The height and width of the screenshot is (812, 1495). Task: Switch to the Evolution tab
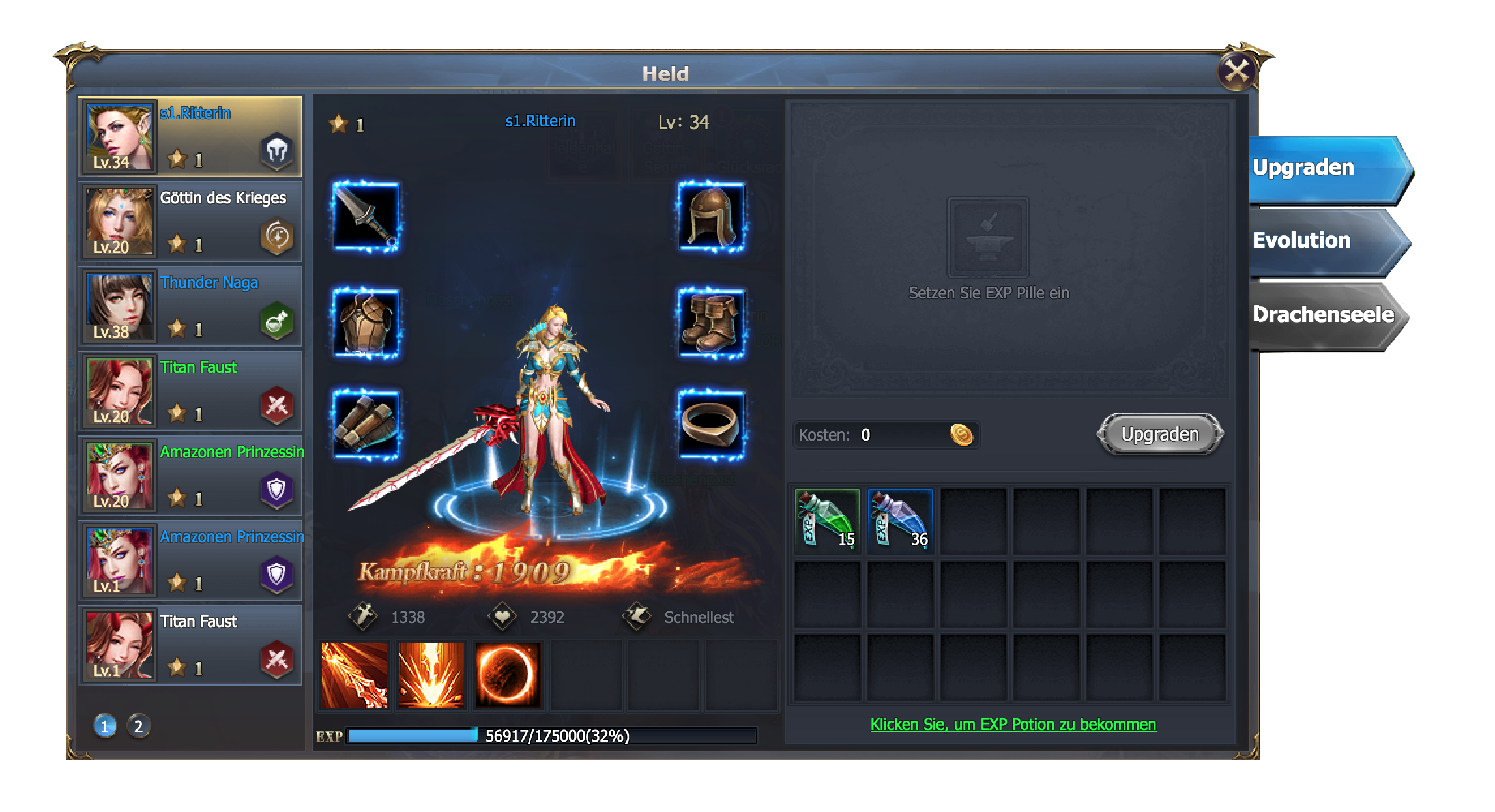(1323, 241)
